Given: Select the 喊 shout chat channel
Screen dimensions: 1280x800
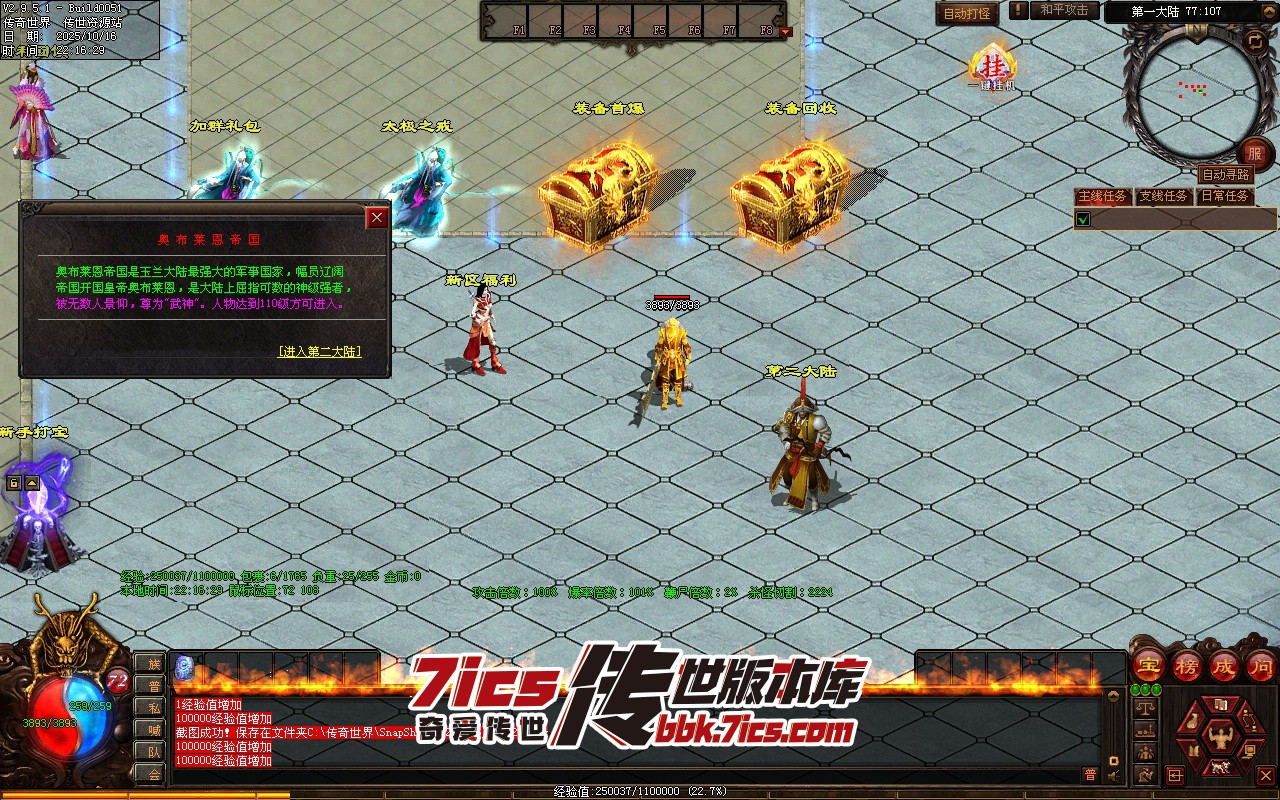Looking at the screenshot, I should (x=154, y=730).
